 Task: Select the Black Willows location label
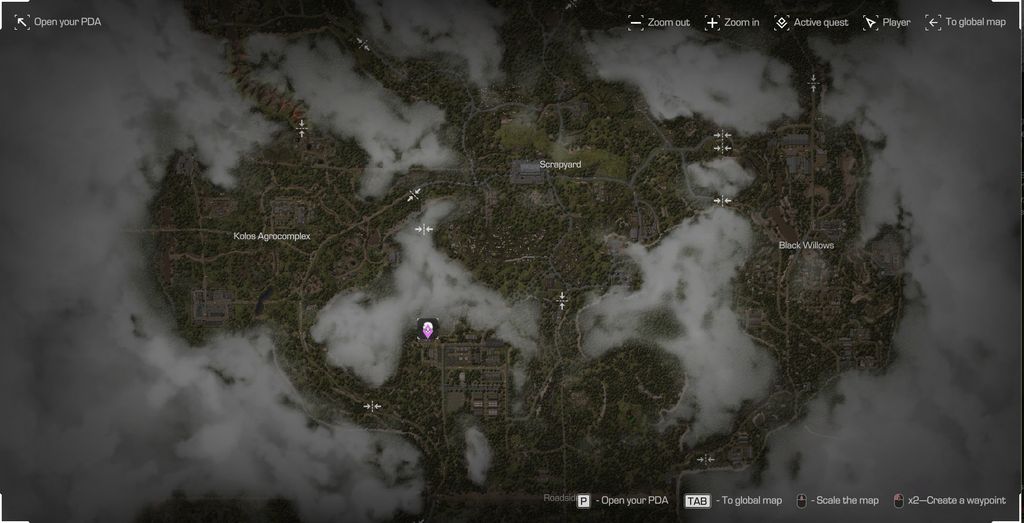806,245
